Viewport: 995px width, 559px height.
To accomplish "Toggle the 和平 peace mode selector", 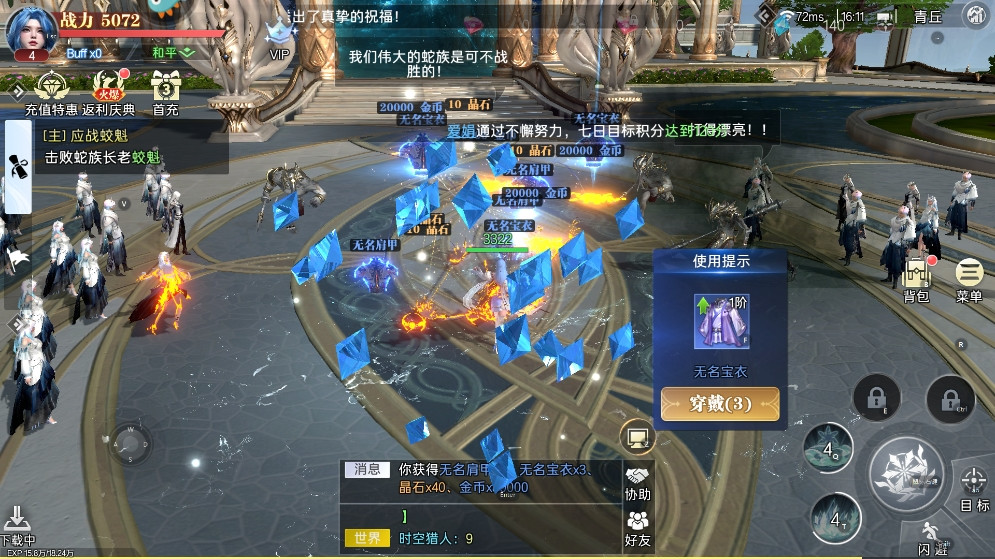I will [x=172, y=52].
